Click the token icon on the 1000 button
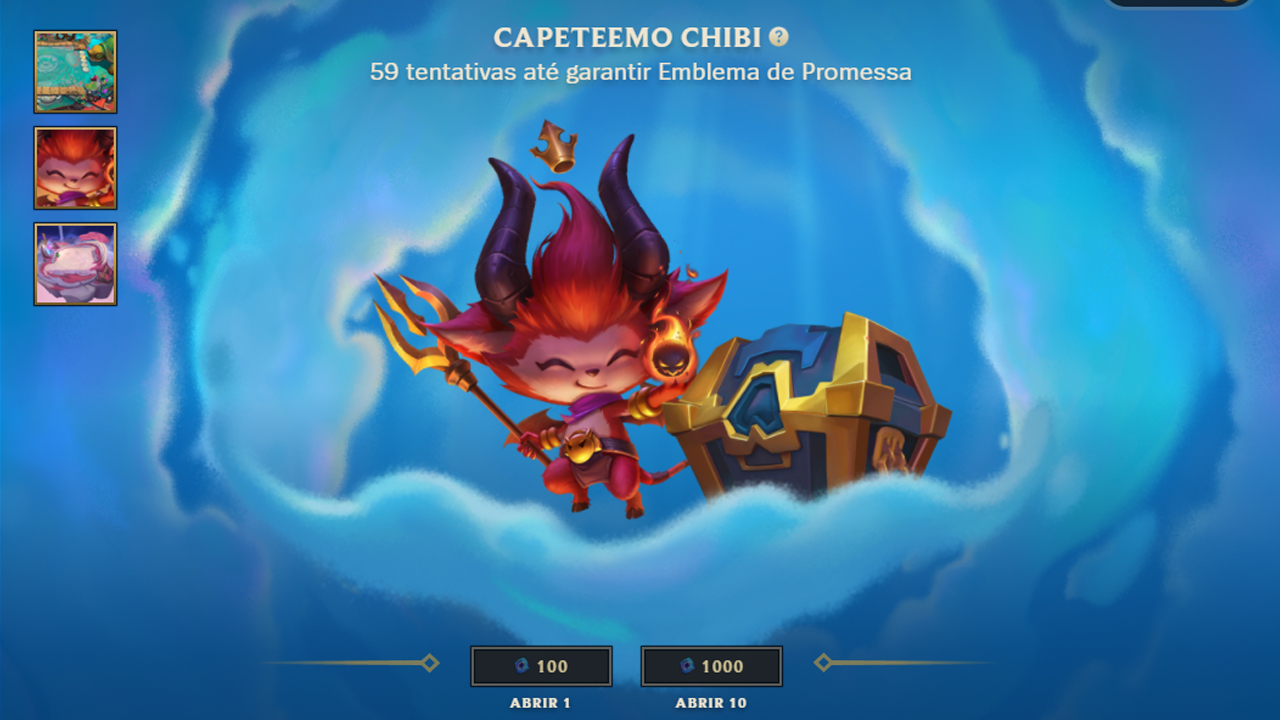1280x720 pixels. click(x=688, y=666)
